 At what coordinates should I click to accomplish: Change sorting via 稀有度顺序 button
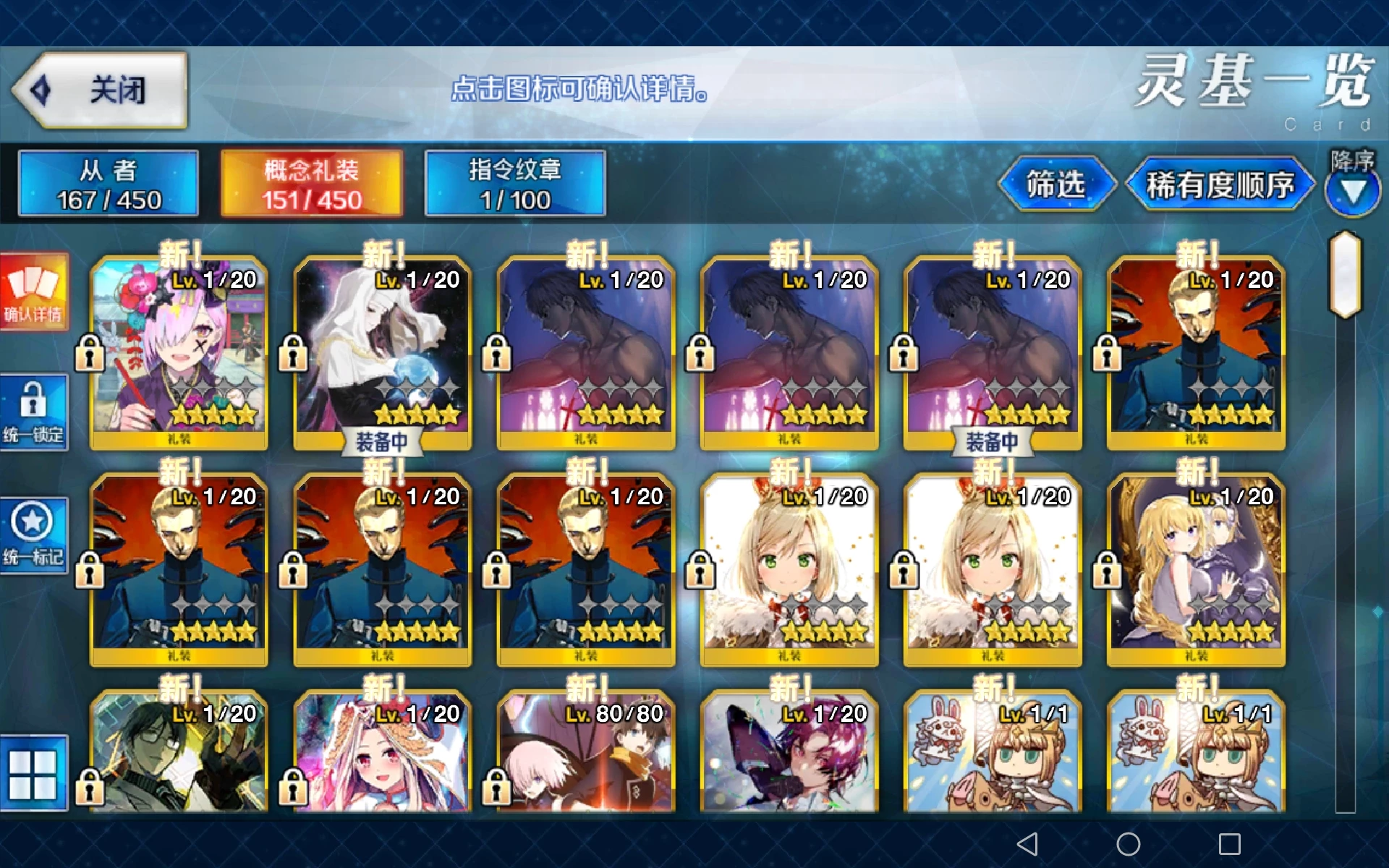[1220, 184]
